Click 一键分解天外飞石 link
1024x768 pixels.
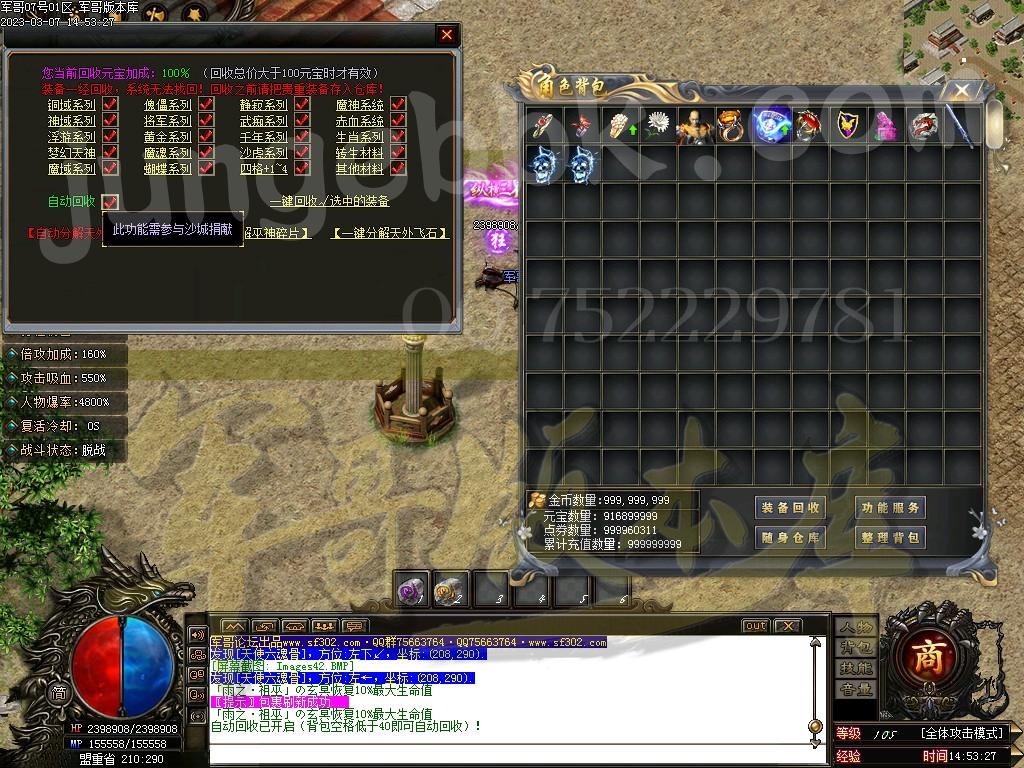[x=389, y=233]
